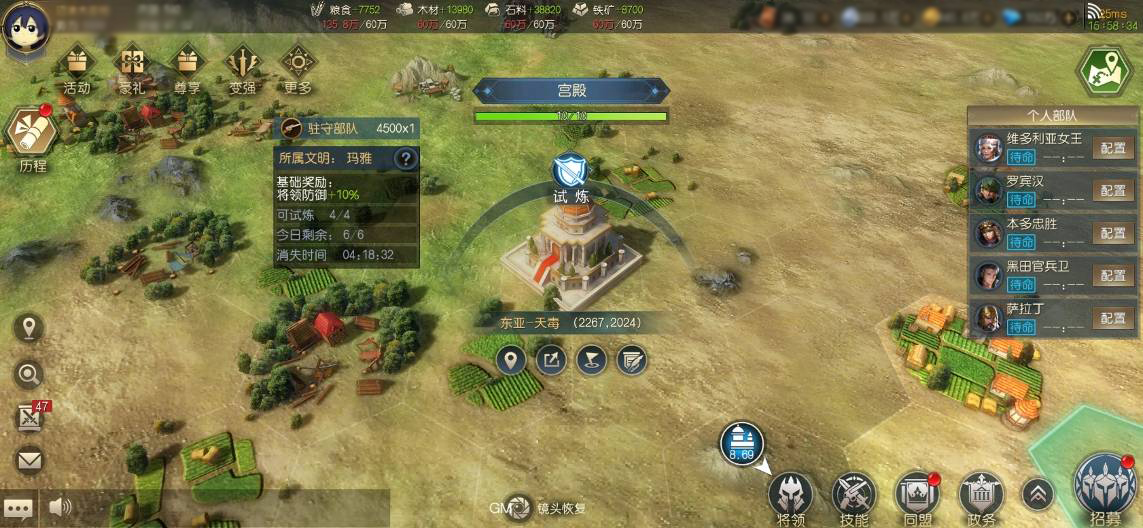Image resolution: width=1143 pixels, height=528 pixels.
Task: Open the 活动 events menu
Action: (x=77, y=66)
